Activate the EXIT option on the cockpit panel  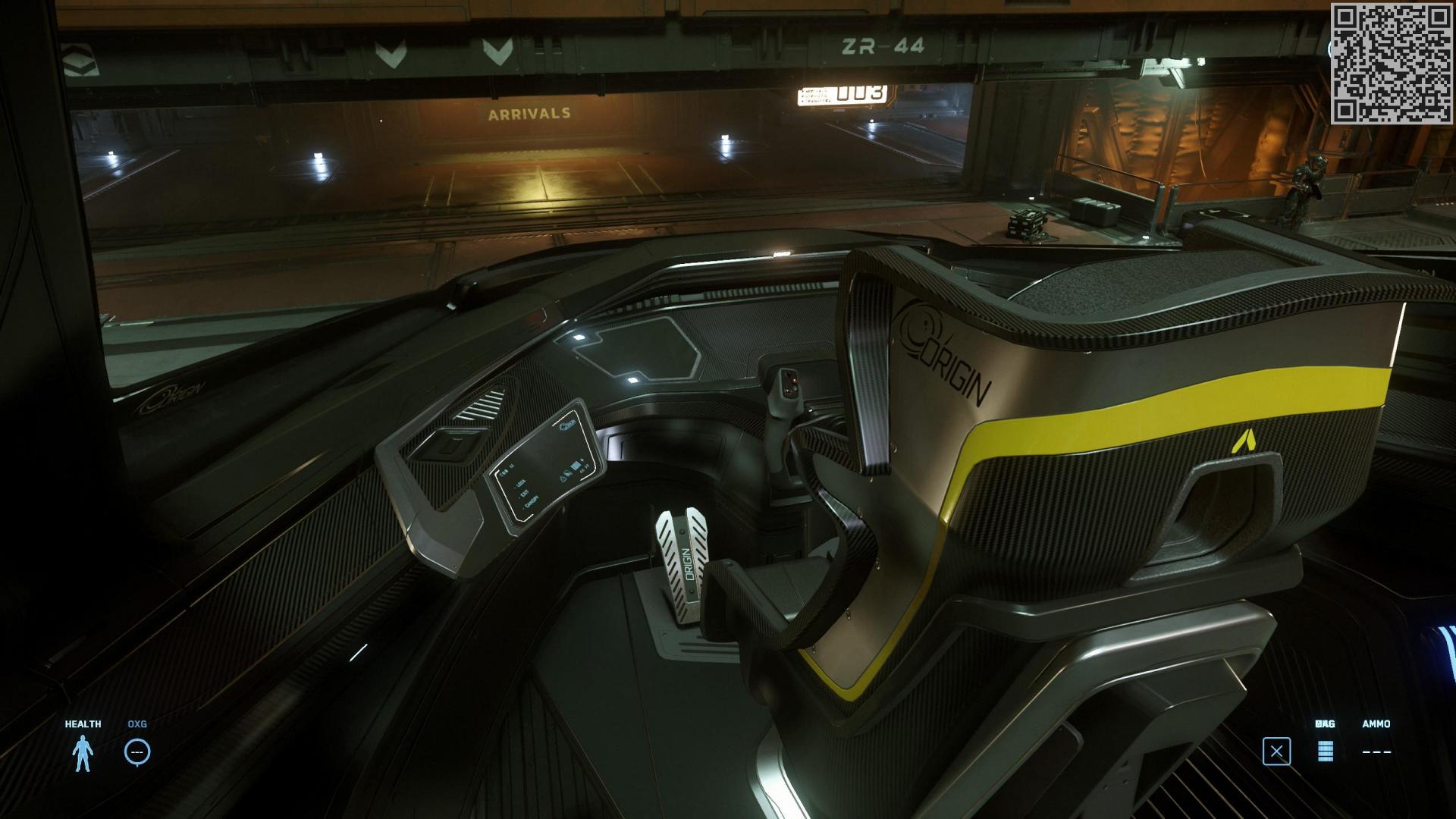coord(525,491)
